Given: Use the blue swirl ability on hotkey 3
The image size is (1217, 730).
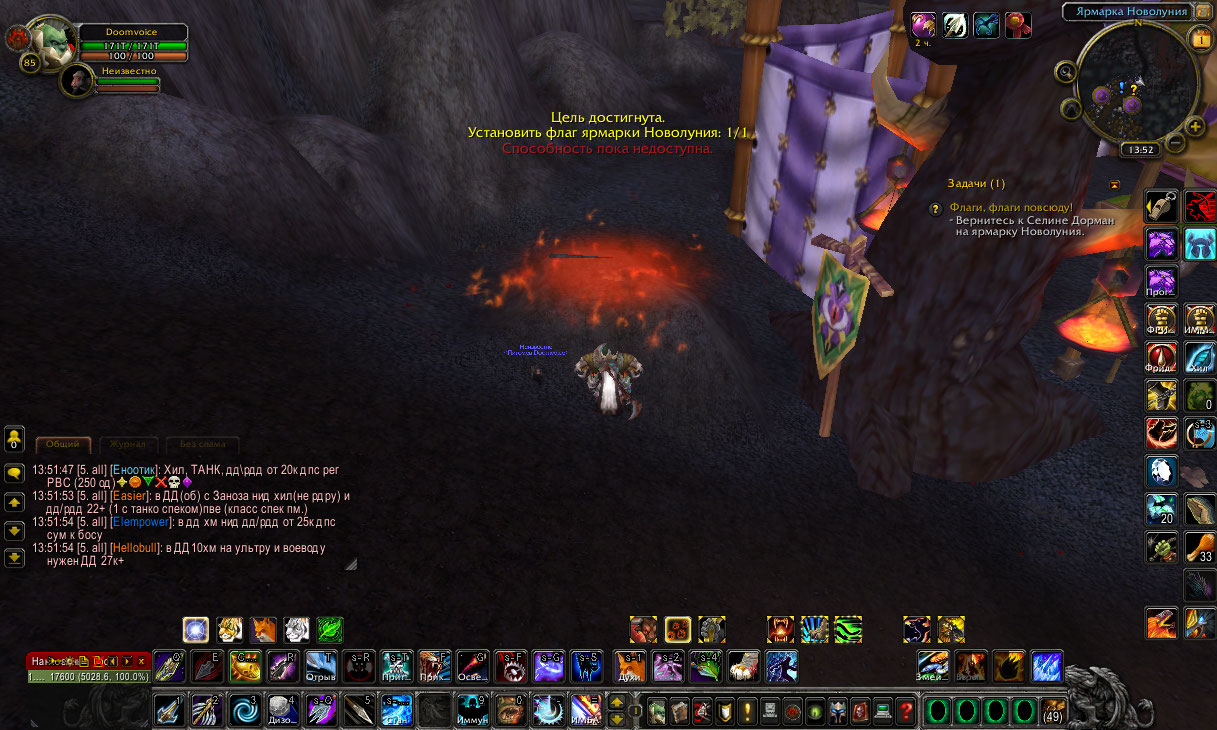Looking at the screenshot, I should (244, 709).
